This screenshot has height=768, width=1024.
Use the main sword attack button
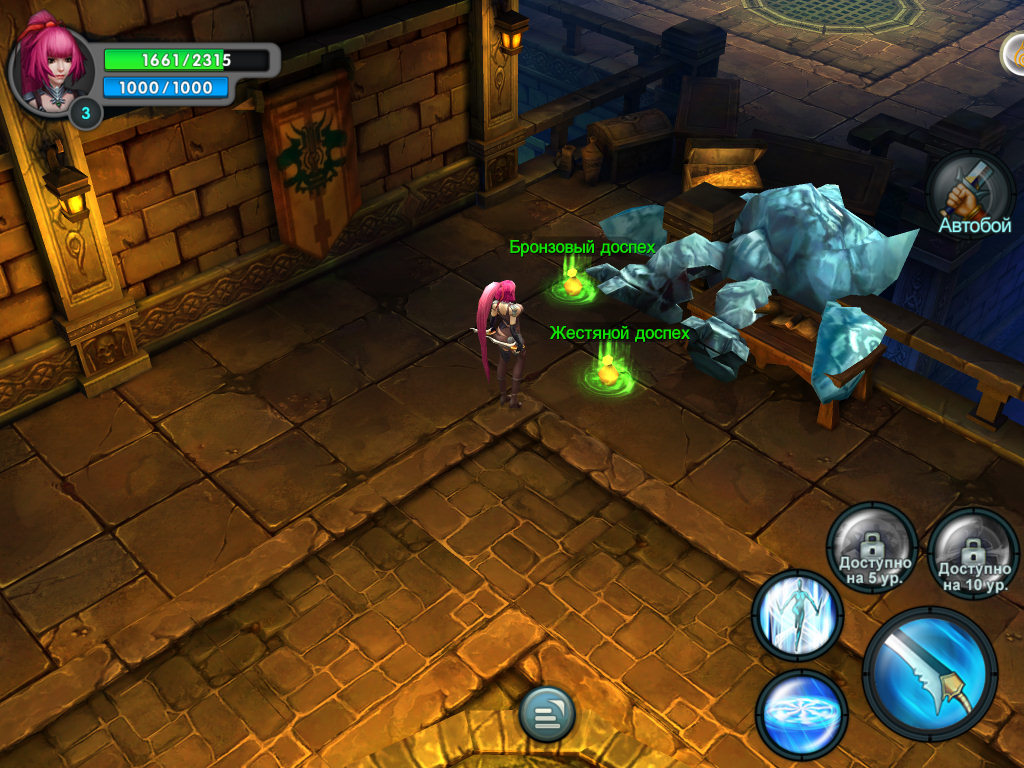tap(930, 672)
